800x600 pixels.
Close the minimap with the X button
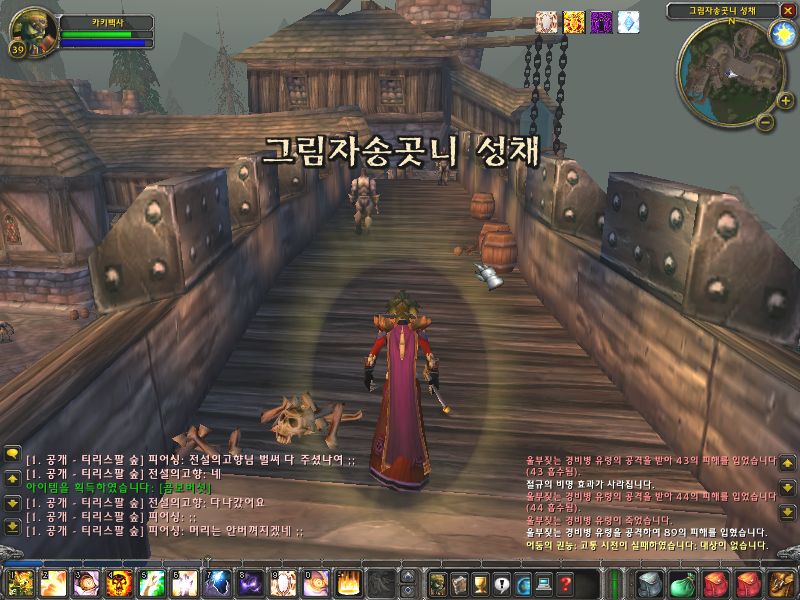[788, 10]
